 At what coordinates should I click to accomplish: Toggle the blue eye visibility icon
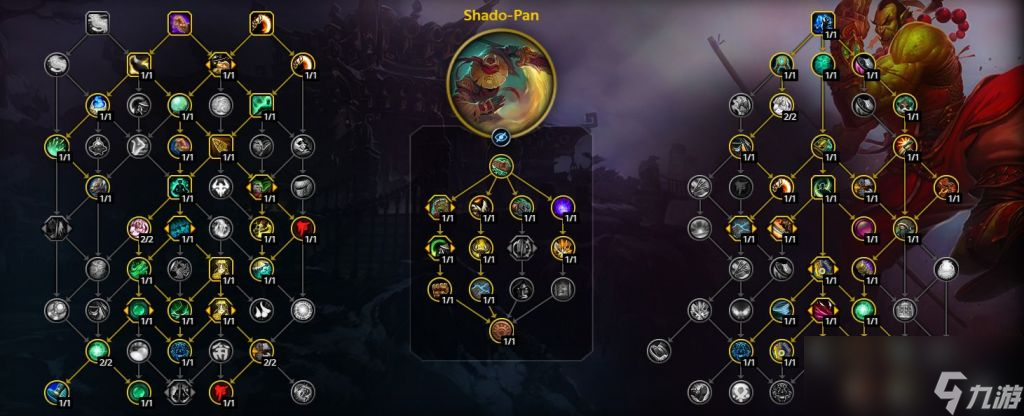(x=501, y=138)
